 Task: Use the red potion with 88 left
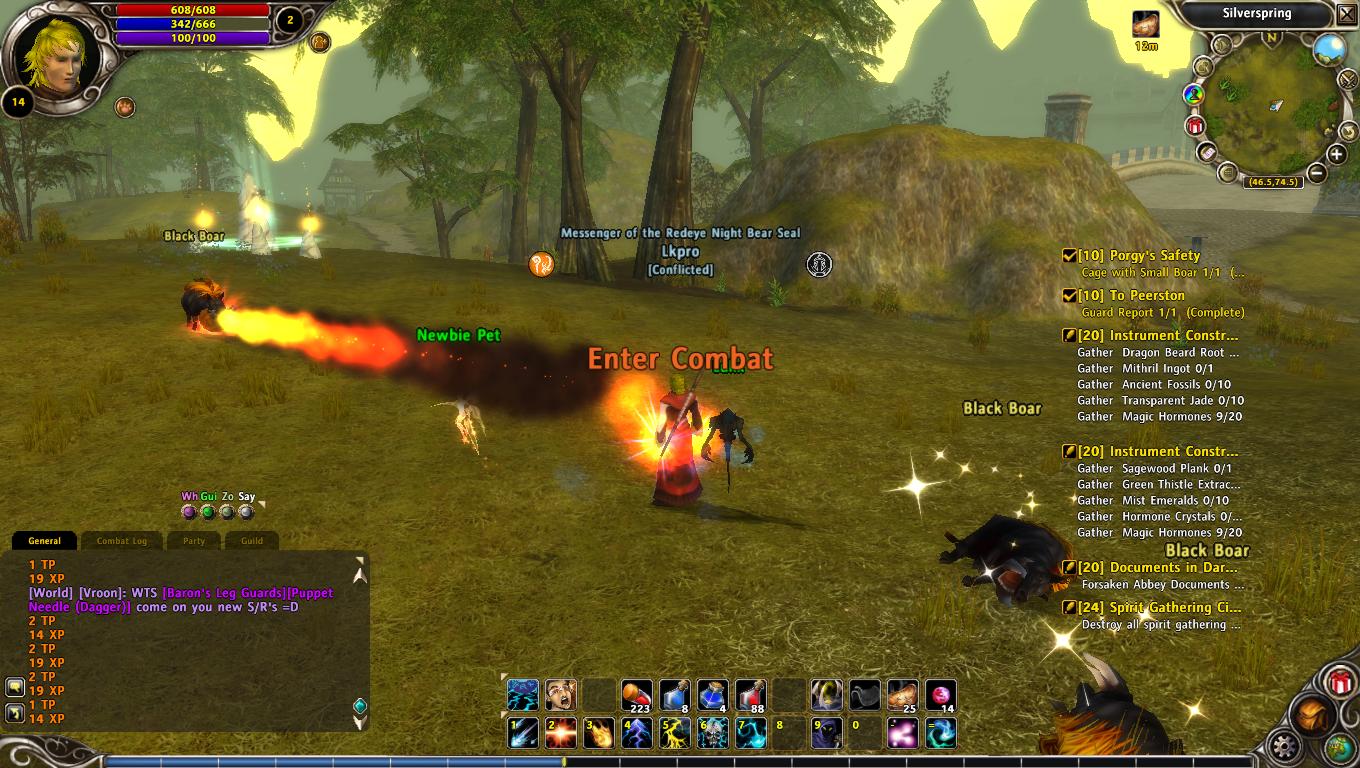click(x=751, y=695)
